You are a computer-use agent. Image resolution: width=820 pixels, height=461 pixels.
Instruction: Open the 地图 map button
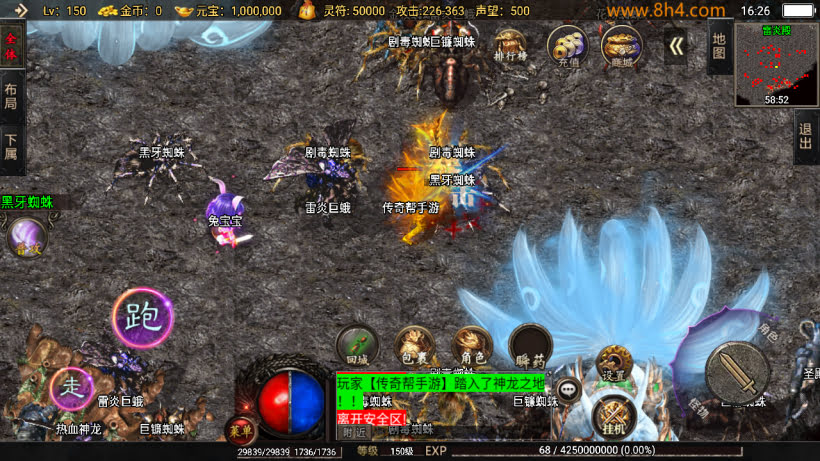point(719,45)
